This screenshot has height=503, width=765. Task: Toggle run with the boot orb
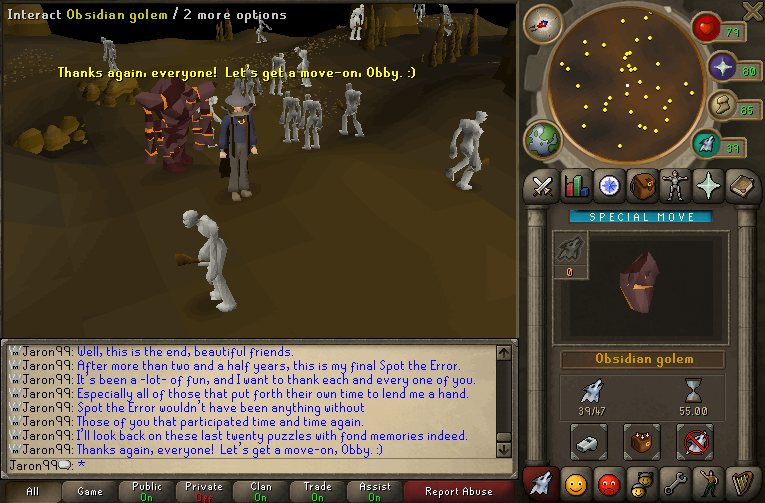(719, 105)
